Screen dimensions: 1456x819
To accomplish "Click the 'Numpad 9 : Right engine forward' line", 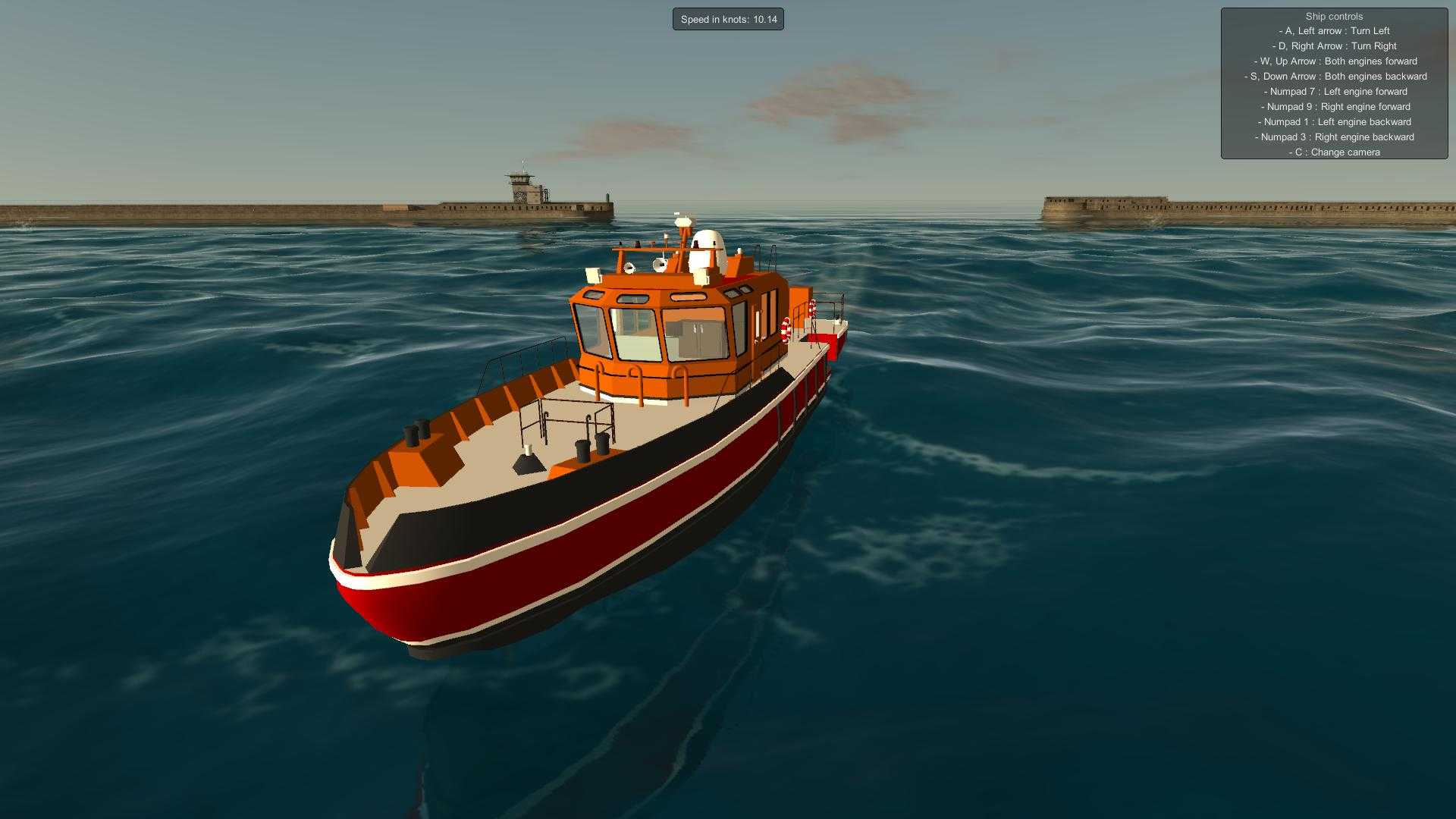I will click(1335, 106).
